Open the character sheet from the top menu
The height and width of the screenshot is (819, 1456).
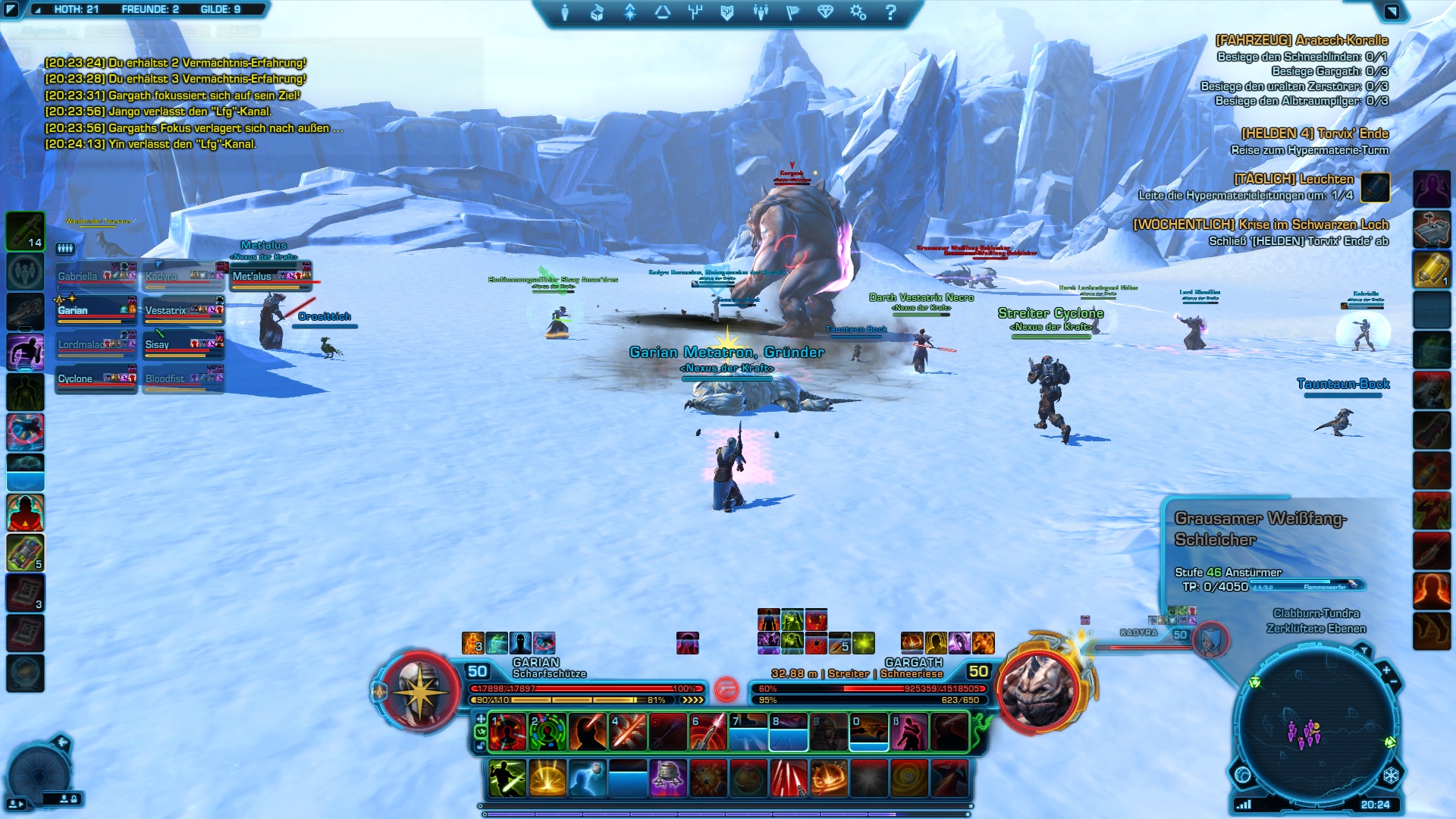[x=564, y=12]
